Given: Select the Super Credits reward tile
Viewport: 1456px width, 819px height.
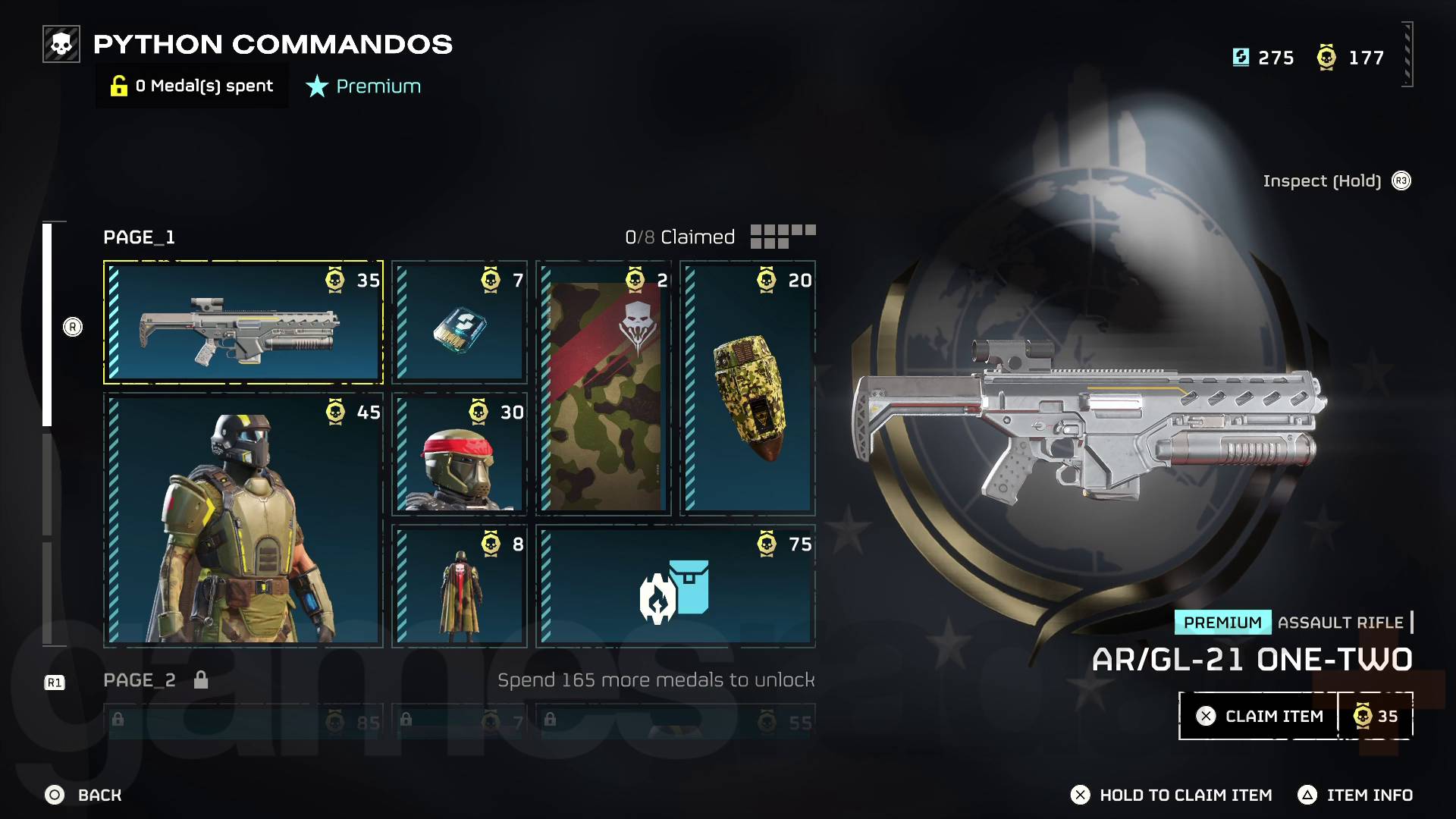Looking at the screenshot, I should coord(458,322).
